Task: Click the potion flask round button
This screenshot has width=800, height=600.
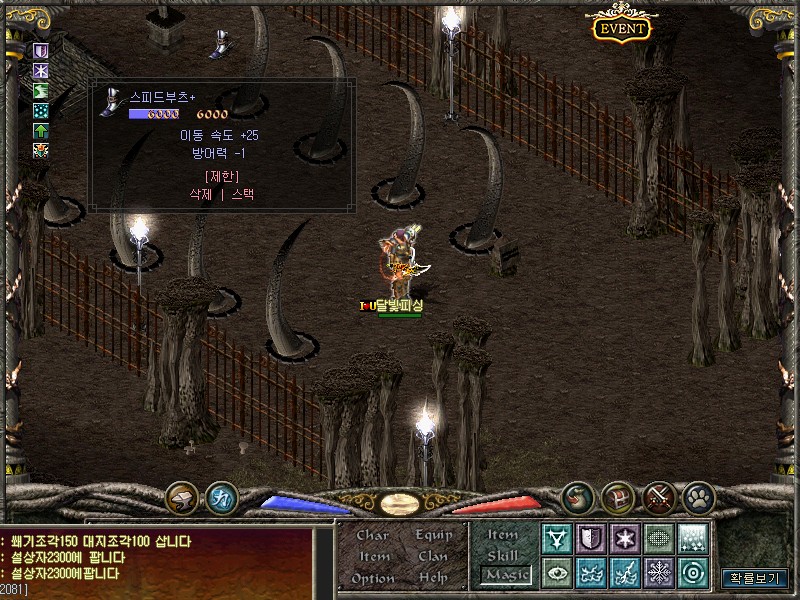Action: [x=577, y=496]
